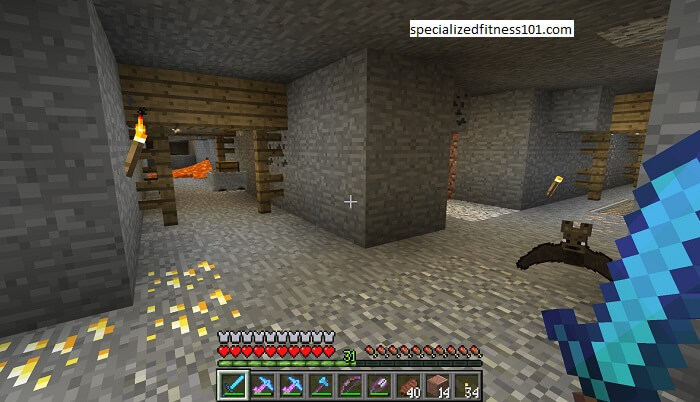Image resolution: width=700 pixels, height=402 pixels.
Task: Select the diamond sword hotbar slot
Action: coord(233,385)
